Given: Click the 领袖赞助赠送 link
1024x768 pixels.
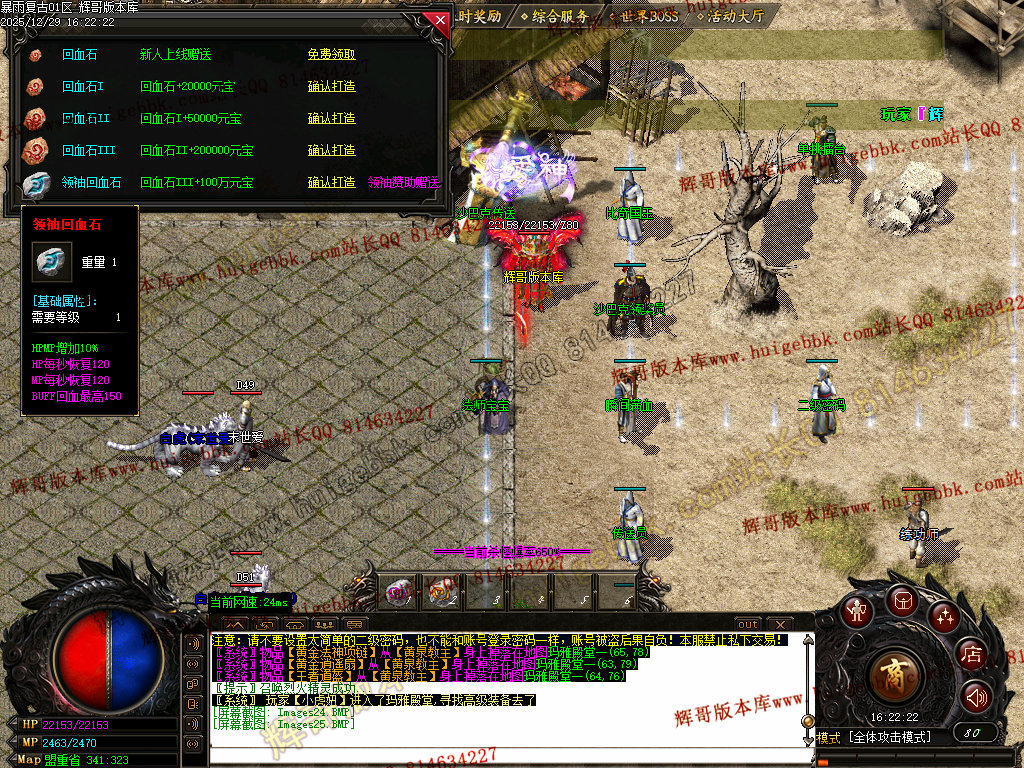Looking at the screenshot, I should (404, 183).
